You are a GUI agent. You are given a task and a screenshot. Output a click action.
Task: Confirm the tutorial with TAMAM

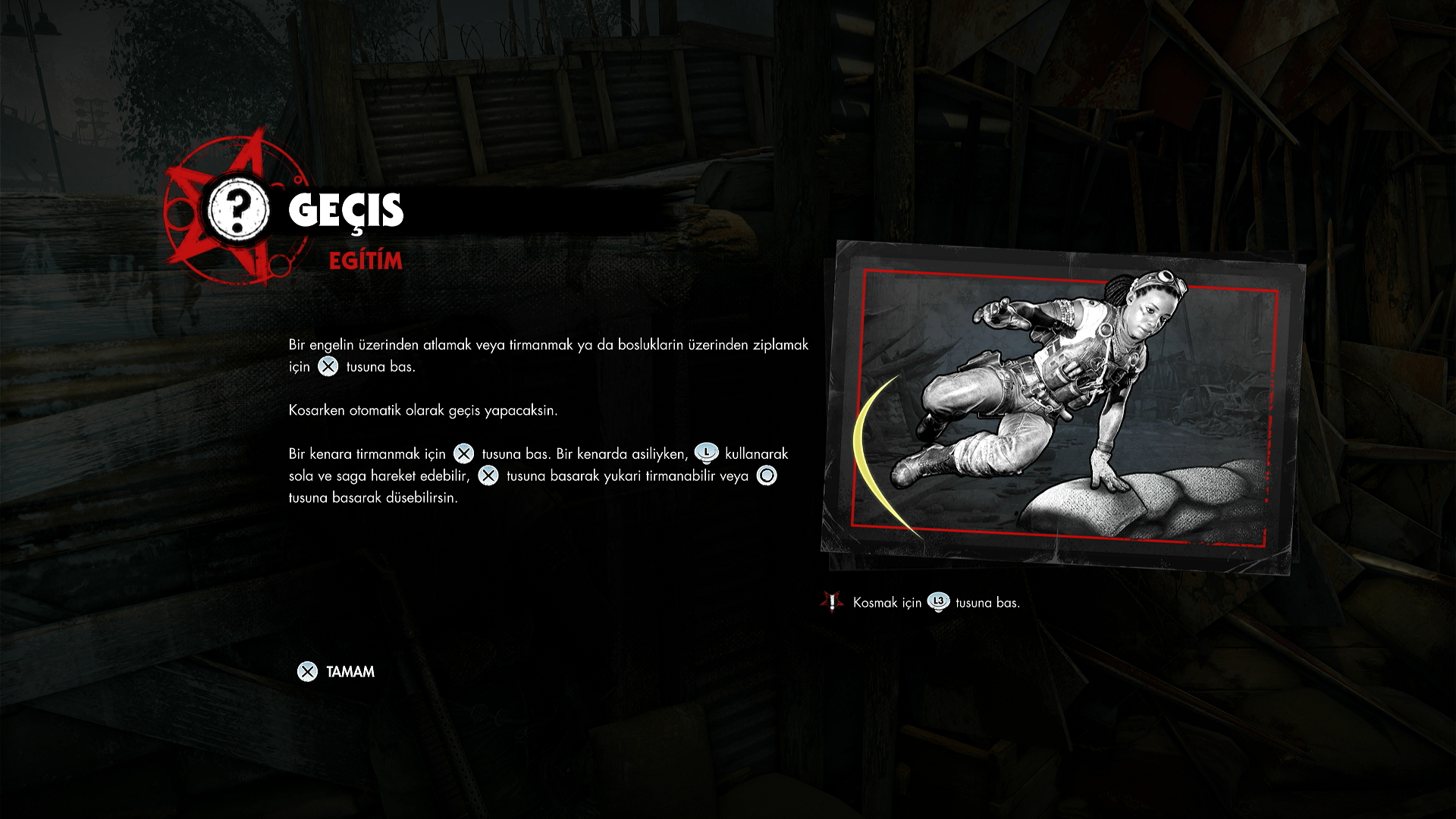337,672
